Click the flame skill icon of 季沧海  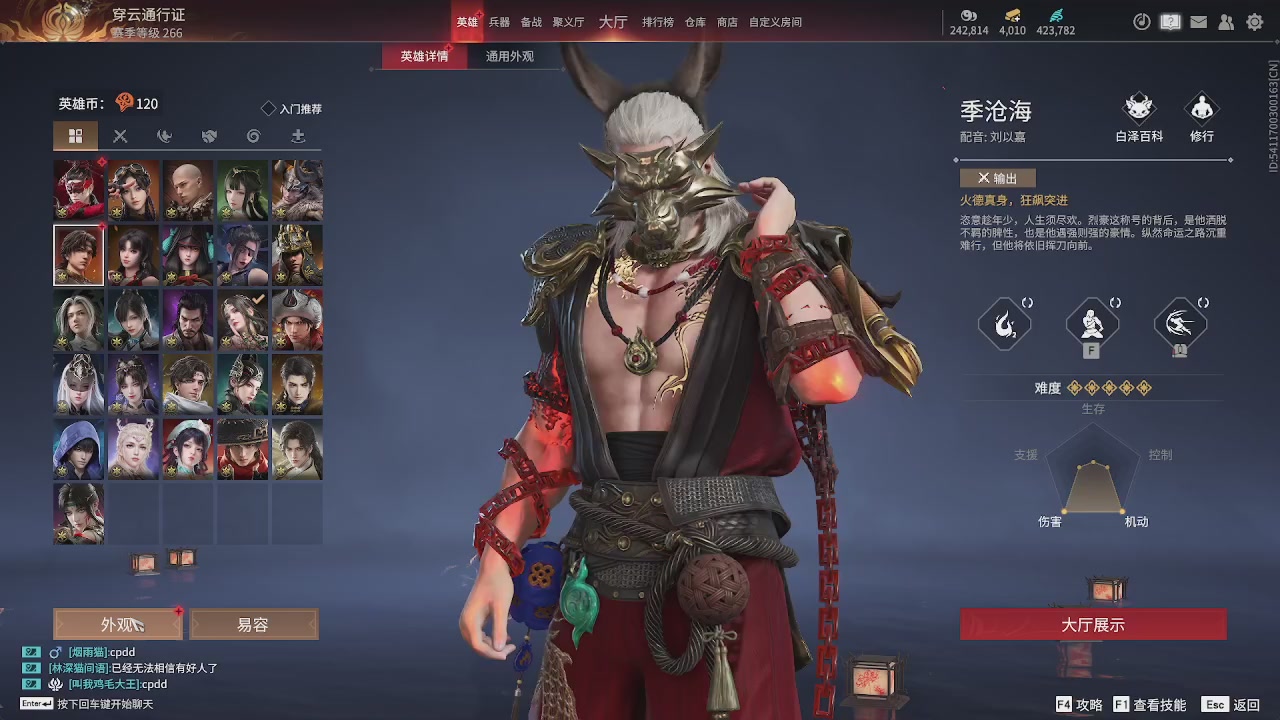[x=1005, y=323]
